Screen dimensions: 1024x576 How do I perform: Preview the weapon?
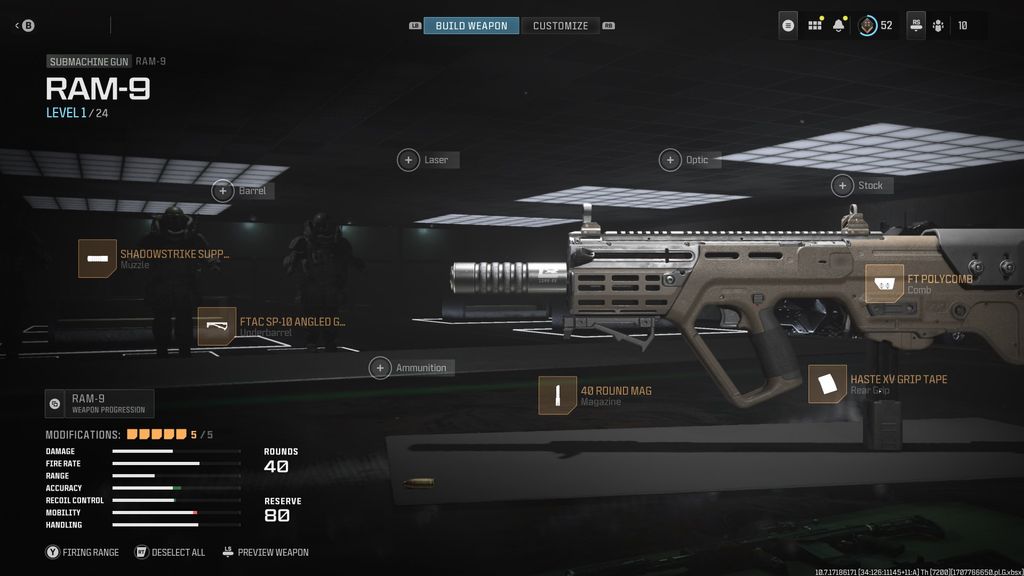point(264,552)
